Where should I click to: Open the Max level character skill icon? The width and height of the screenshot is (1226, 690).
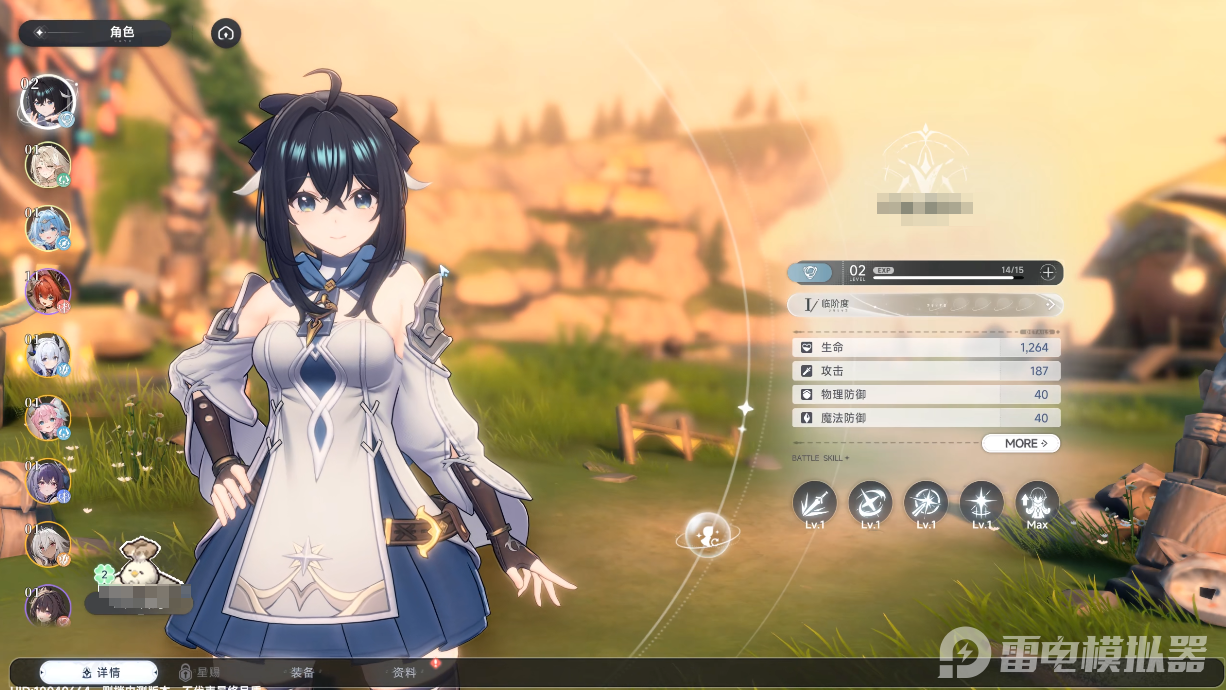pos(1037,502)
